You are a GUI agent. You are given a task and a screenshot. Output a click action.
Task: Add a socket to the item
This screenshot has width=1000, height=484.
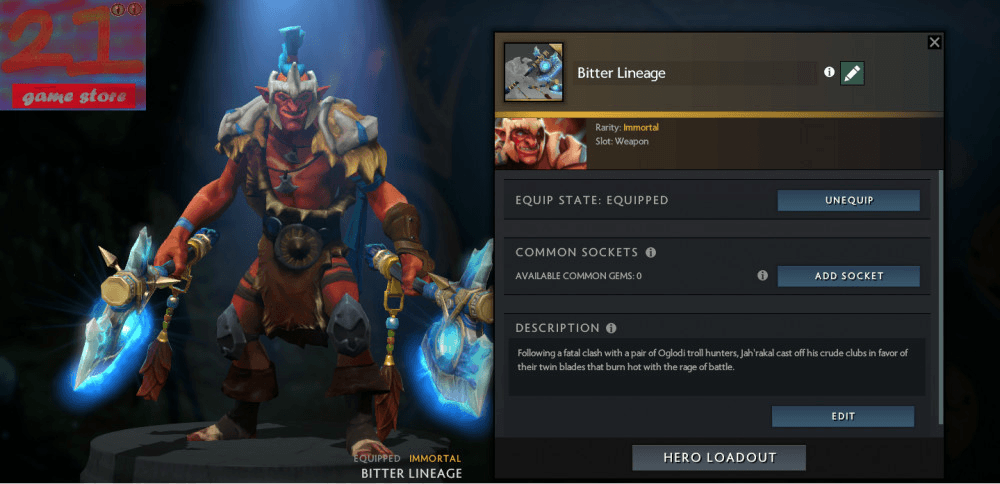tap(848, 276)
